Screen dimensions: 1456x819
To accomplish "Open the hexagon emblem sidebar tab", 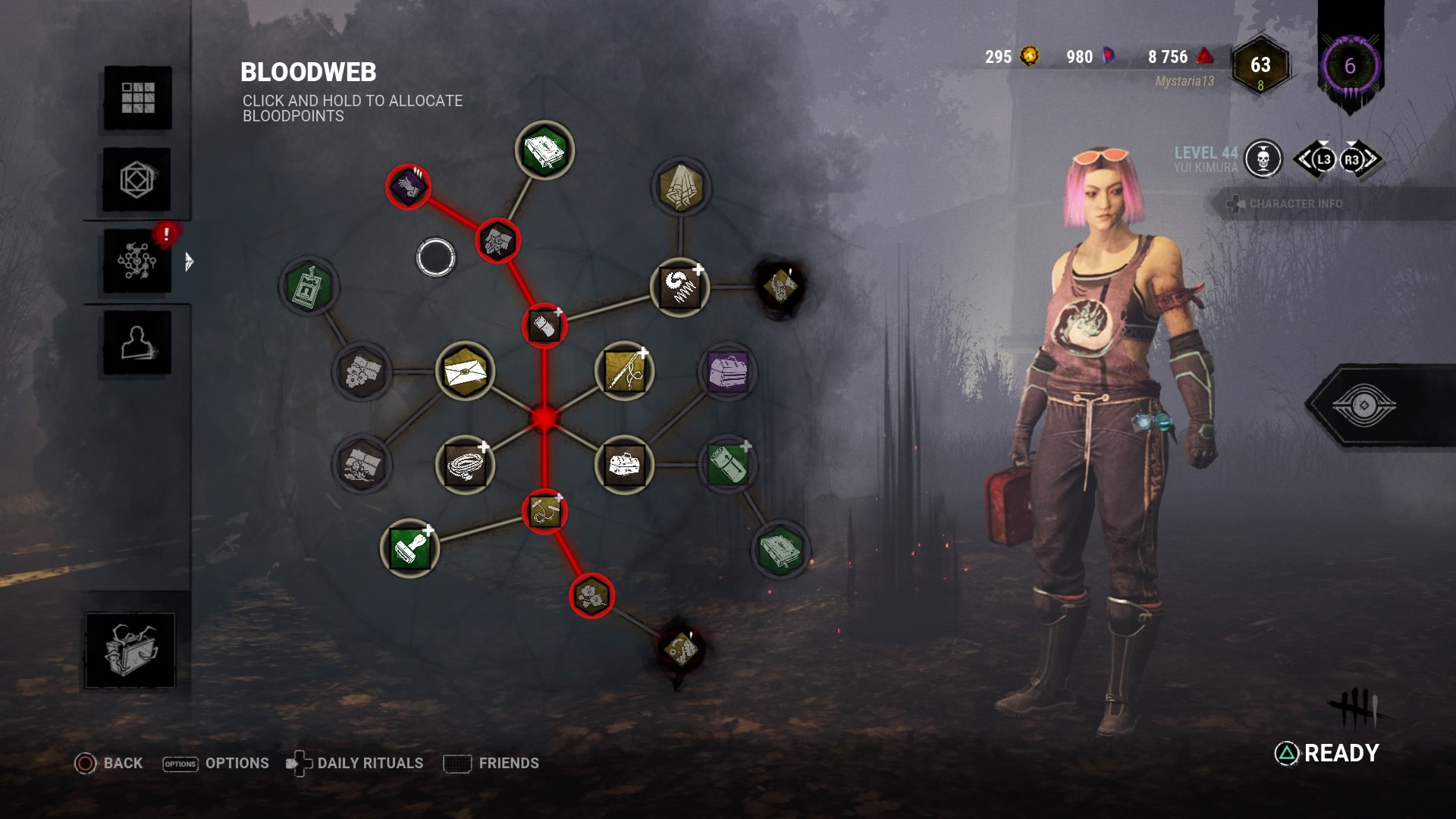I will (x=137, y=180).
